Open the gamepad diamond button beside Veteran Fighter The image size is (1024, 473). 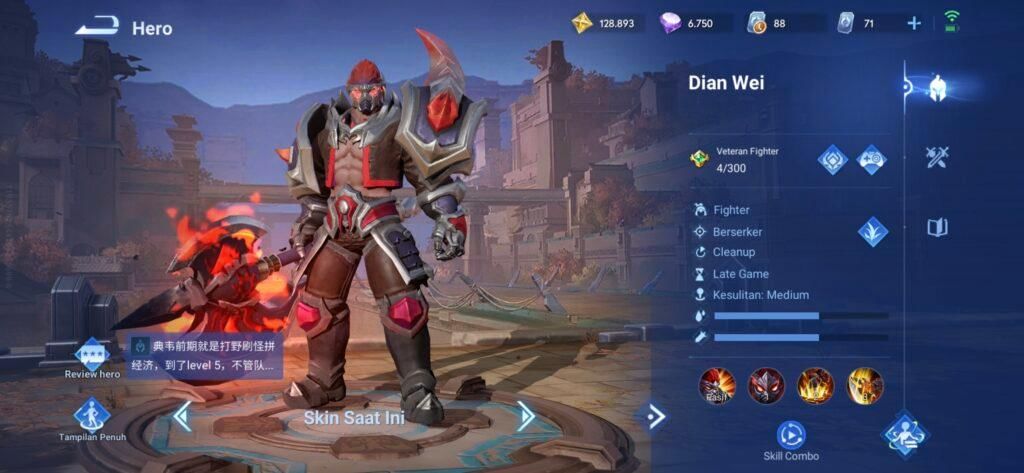(872, 159)
